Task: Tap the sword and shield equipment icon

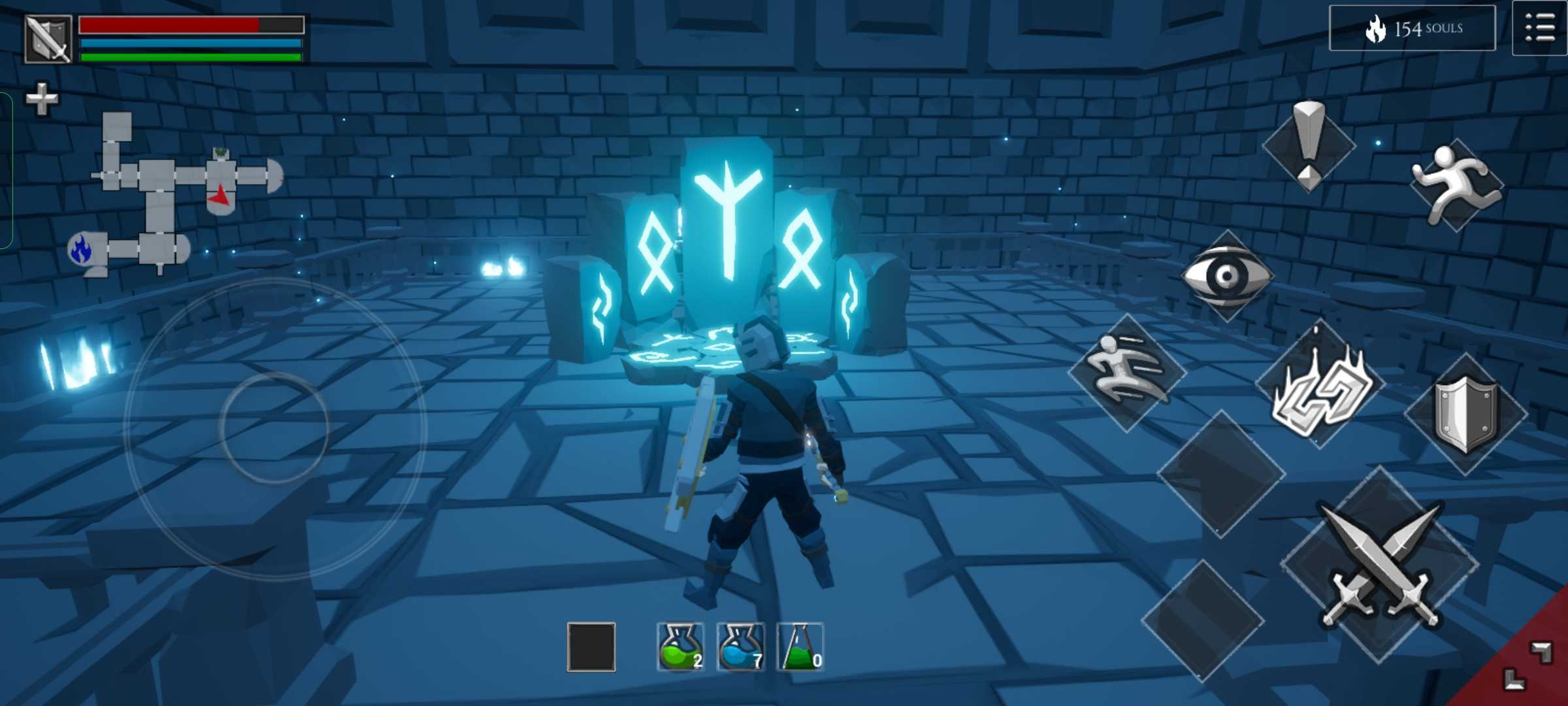Action: (x=48, y=39)
